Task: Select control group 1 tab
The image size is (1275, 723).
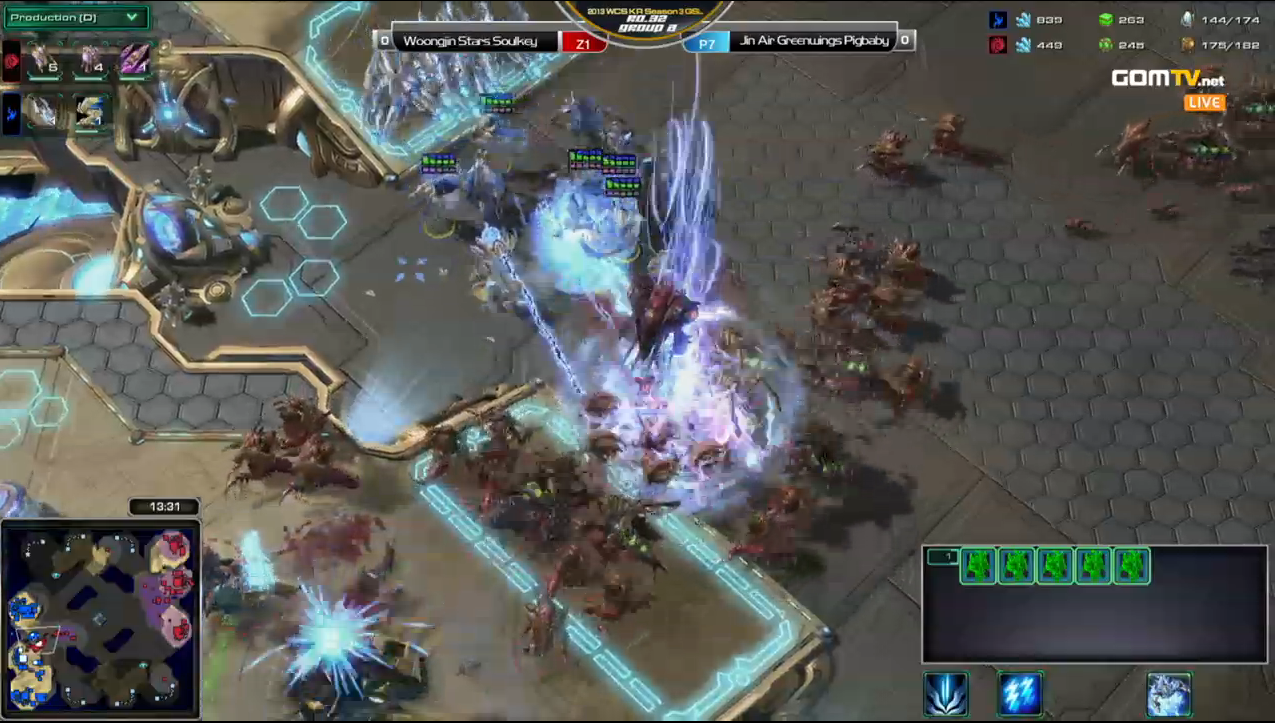Action: click(941, 557)
